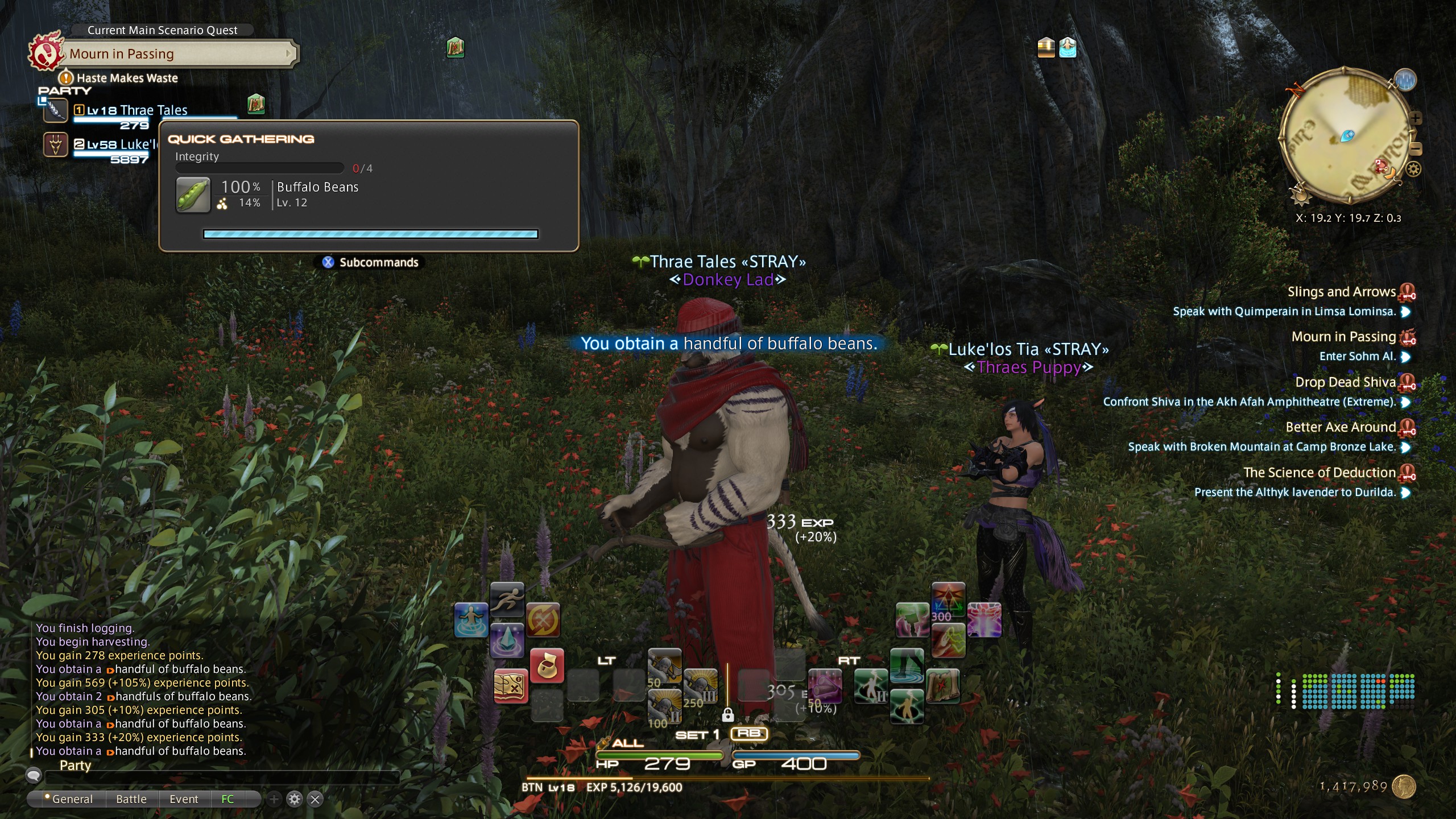Open the FC chat tab
The image size is (1456, 819).
tap(227, 799)
